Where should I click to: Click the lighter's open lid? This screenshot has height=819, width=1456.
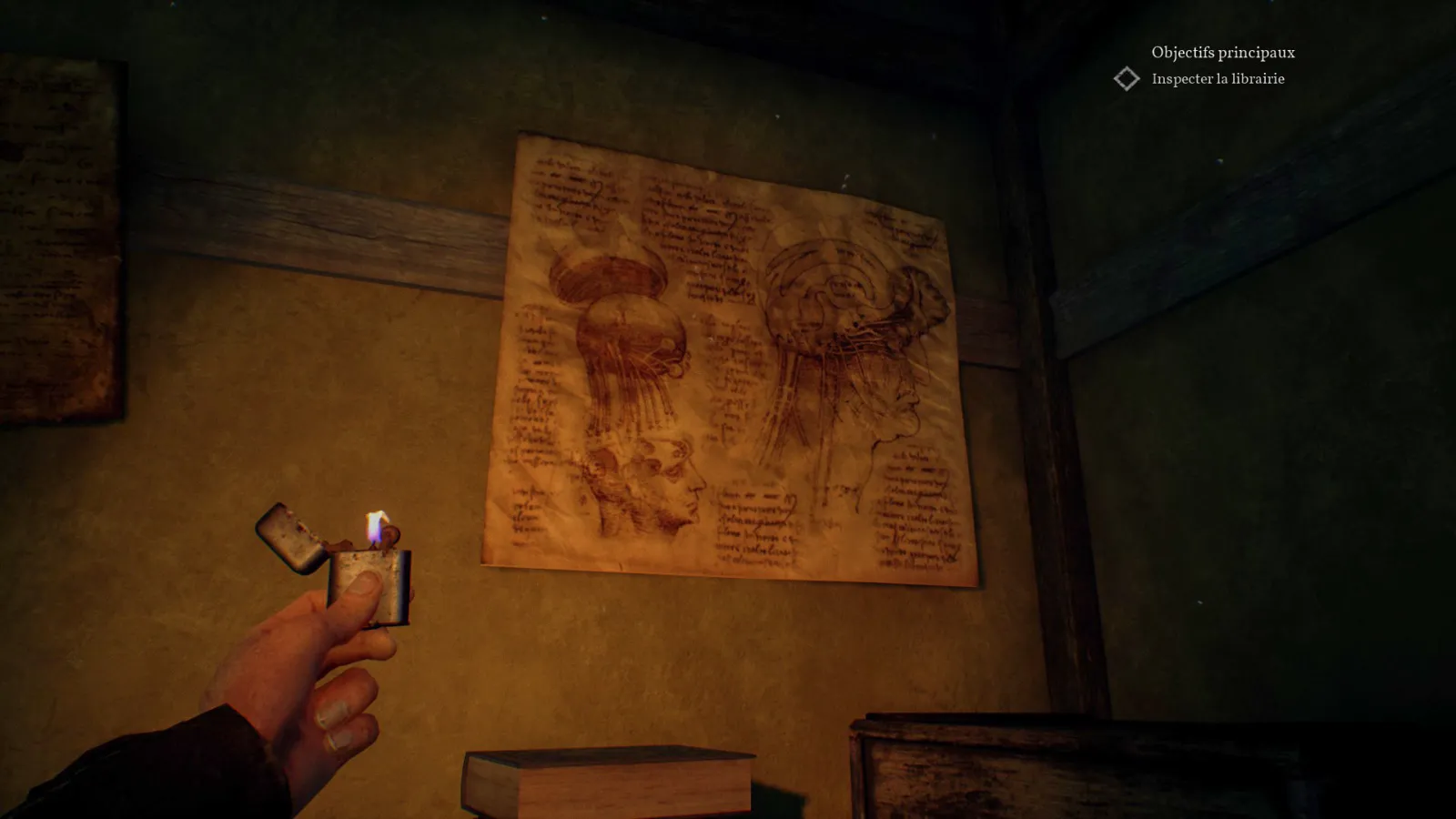coord(291,537)
